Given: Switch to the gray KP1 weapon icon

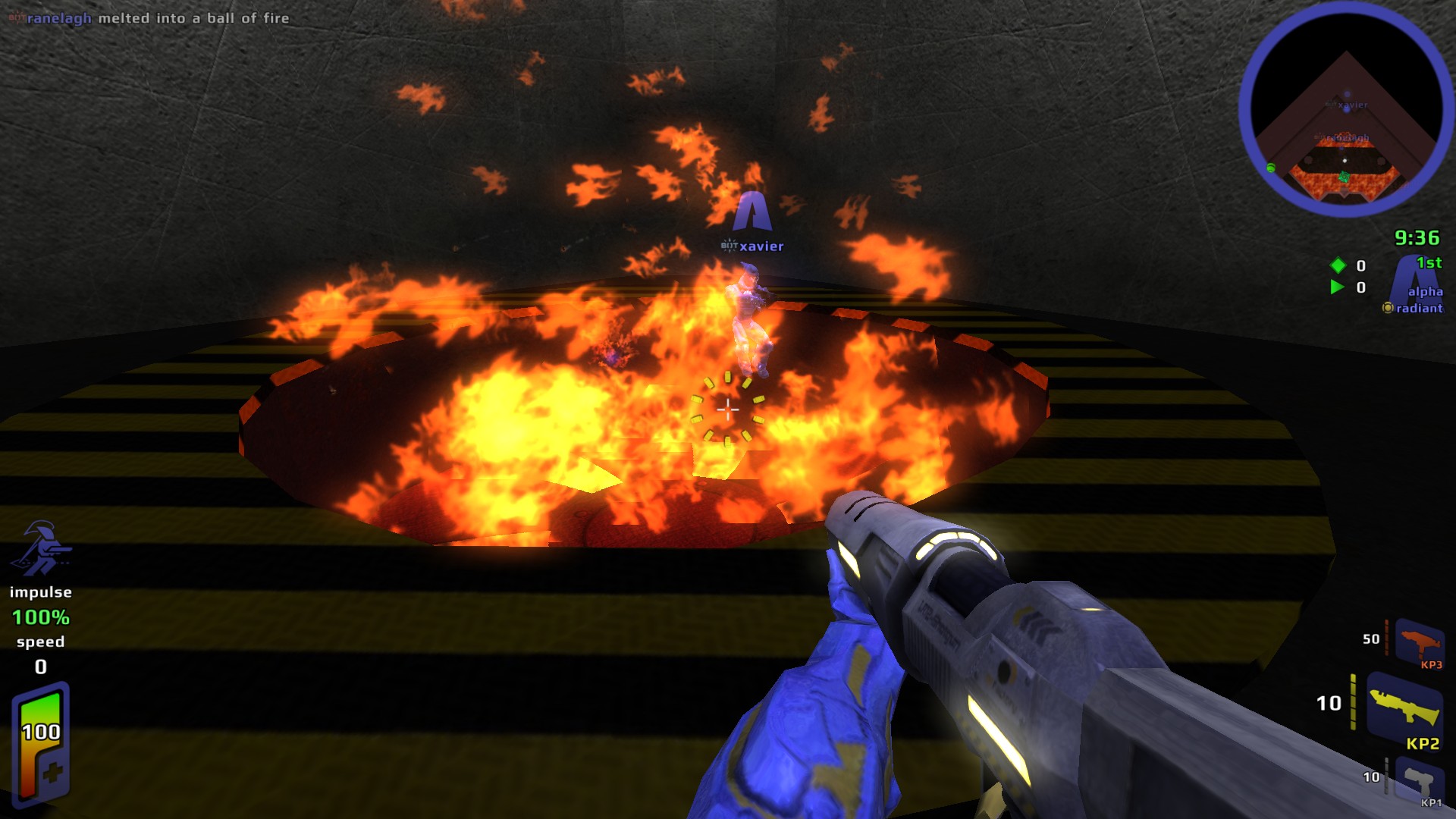Looking at the screenshot, I should [1418, 780].
